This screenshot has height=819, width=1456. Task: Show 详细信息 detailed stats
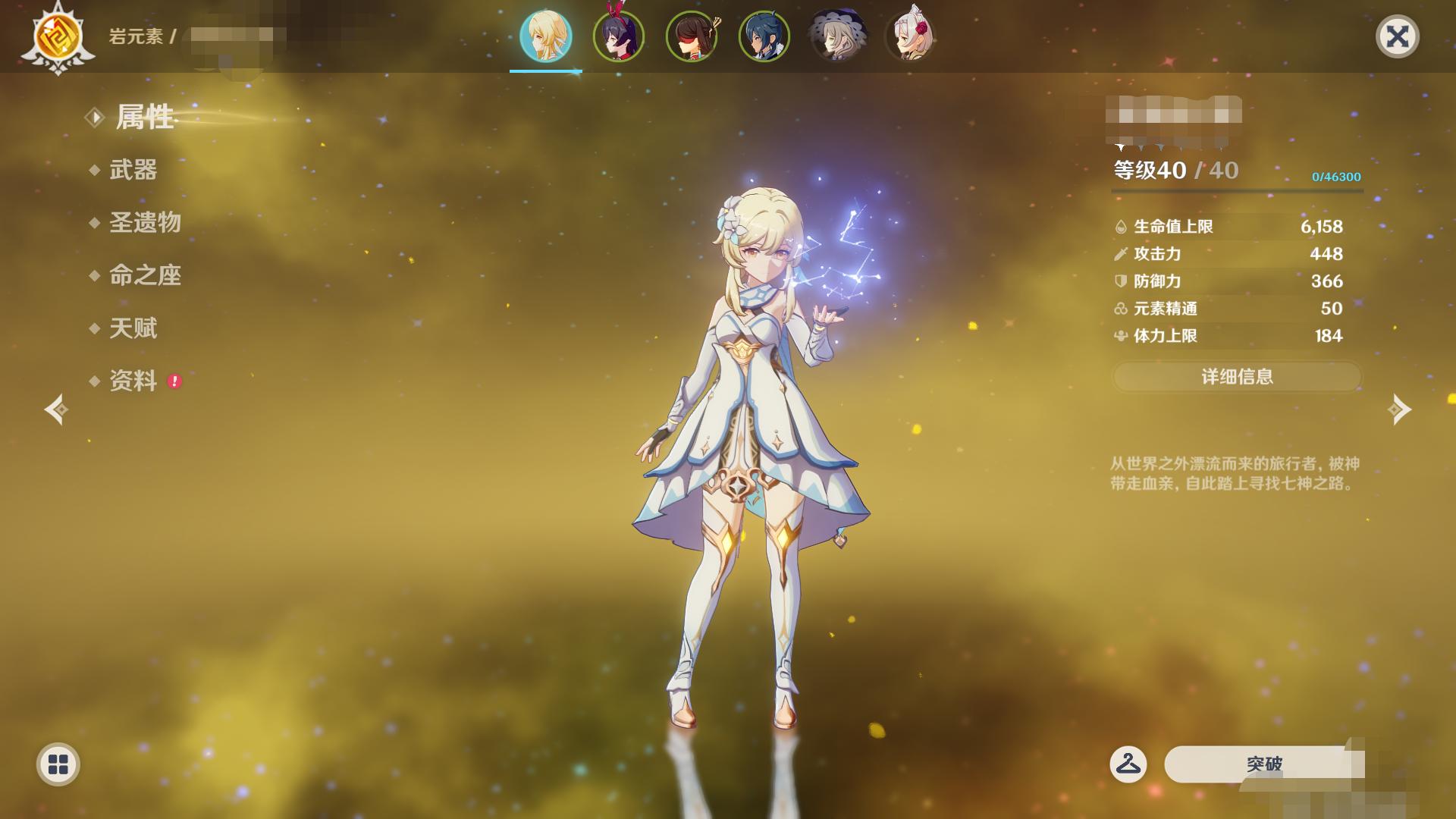(1237, 377)
